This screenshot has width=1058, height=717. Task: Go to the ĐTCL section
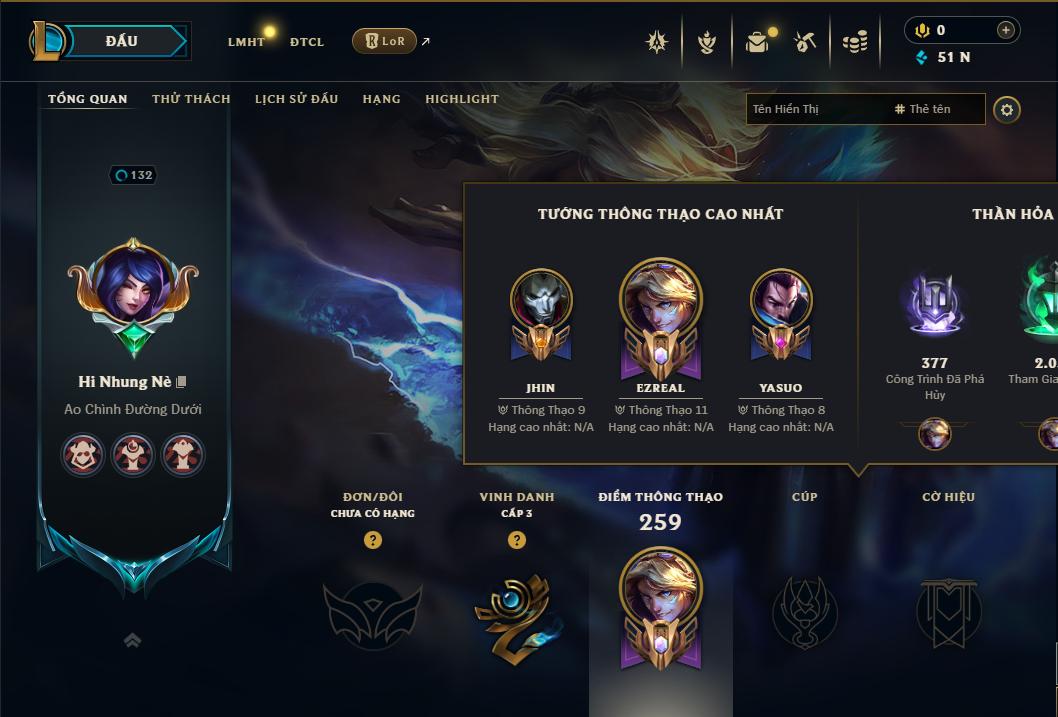coord(307,42)
